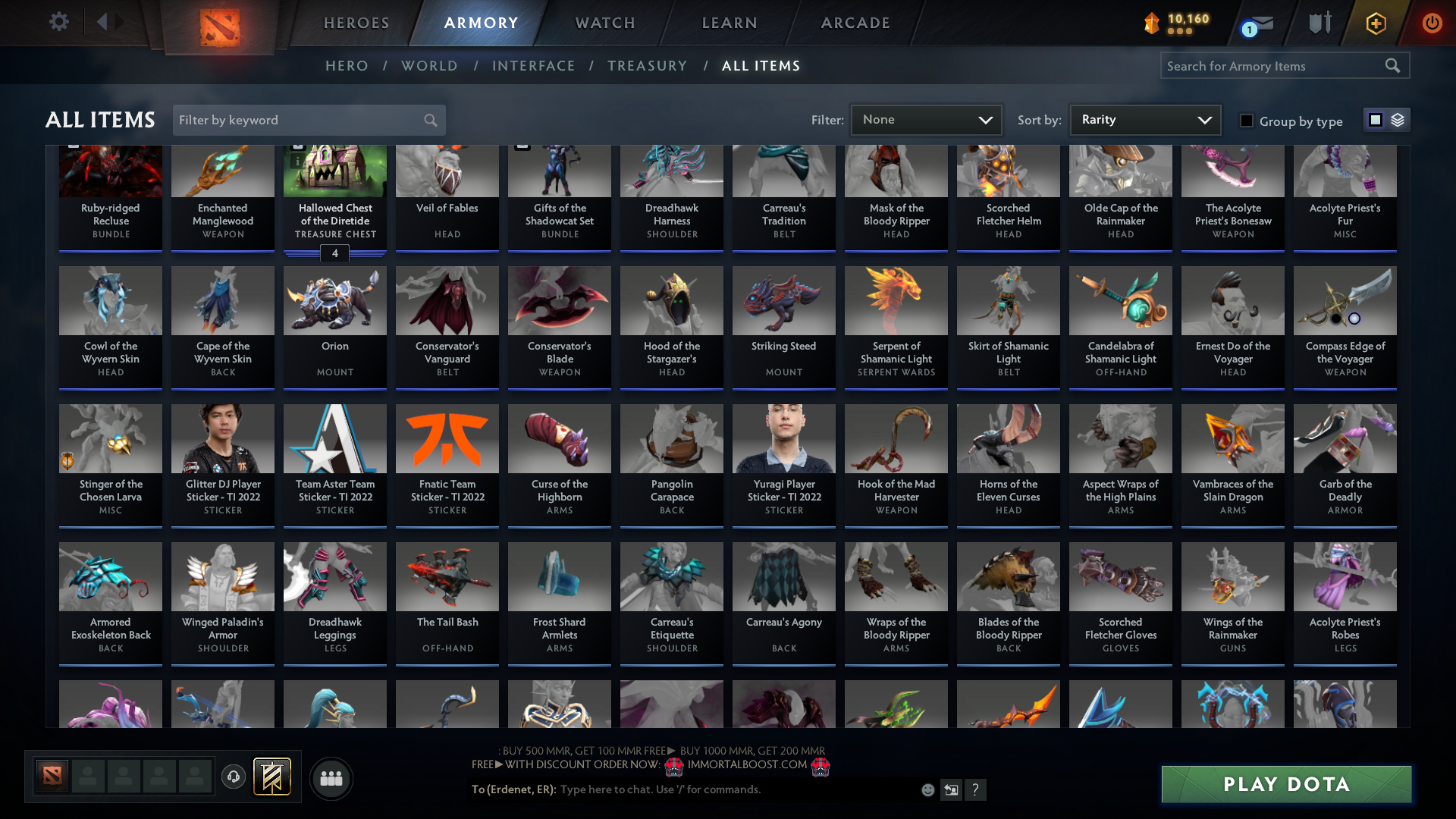Expand the Hallowed Chest stack counter
The width and height of the screenshot is (1456, 819).
pos(334,253)
